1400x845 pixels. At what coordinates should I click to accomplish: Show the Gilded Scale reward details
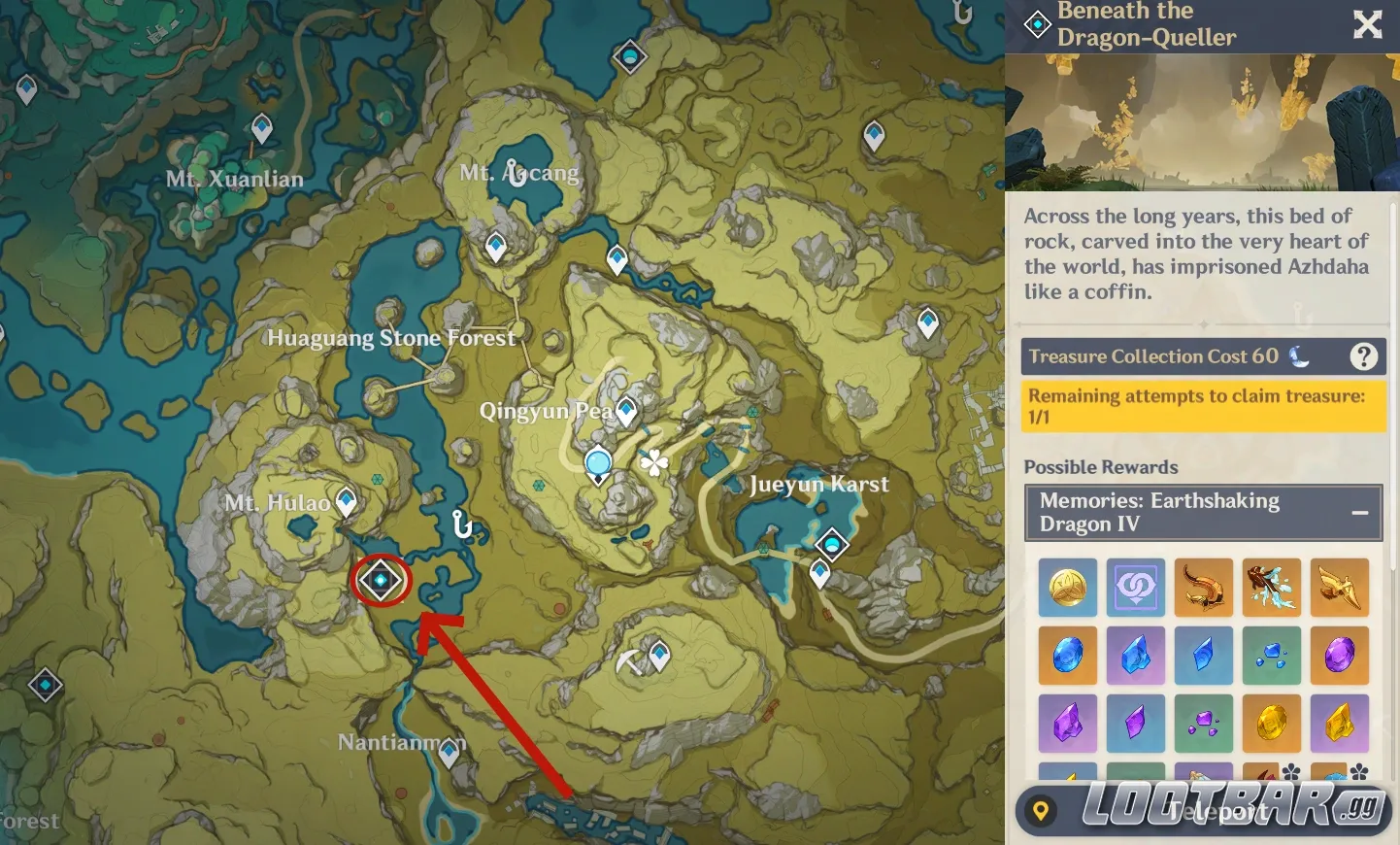click(1339, 588)
